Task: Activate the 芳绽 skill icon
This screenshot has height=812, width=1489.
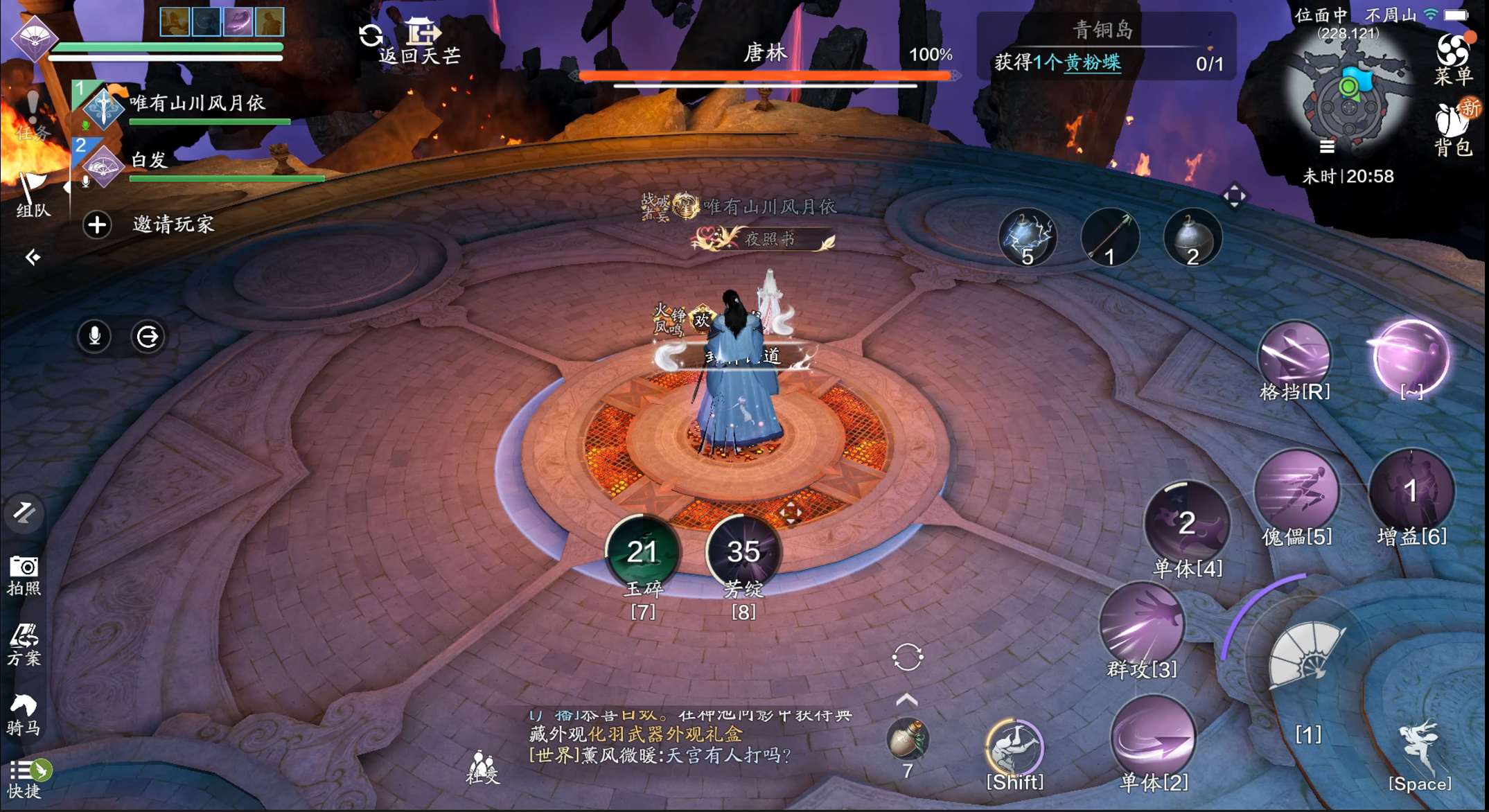Action: click(x=743, y=551)
